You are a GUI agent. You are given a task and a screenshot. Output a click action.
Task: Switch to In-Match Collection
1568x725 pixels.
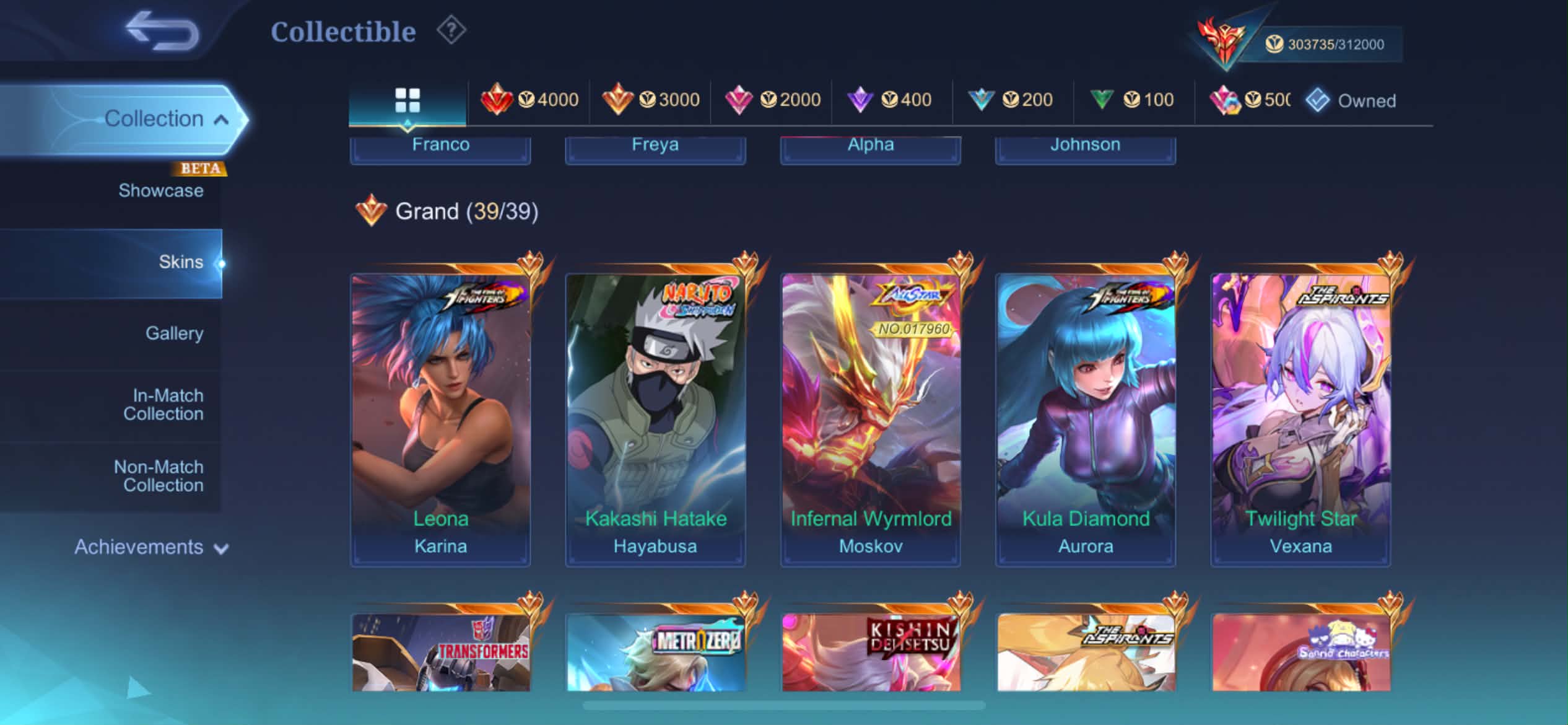[163, 405]
